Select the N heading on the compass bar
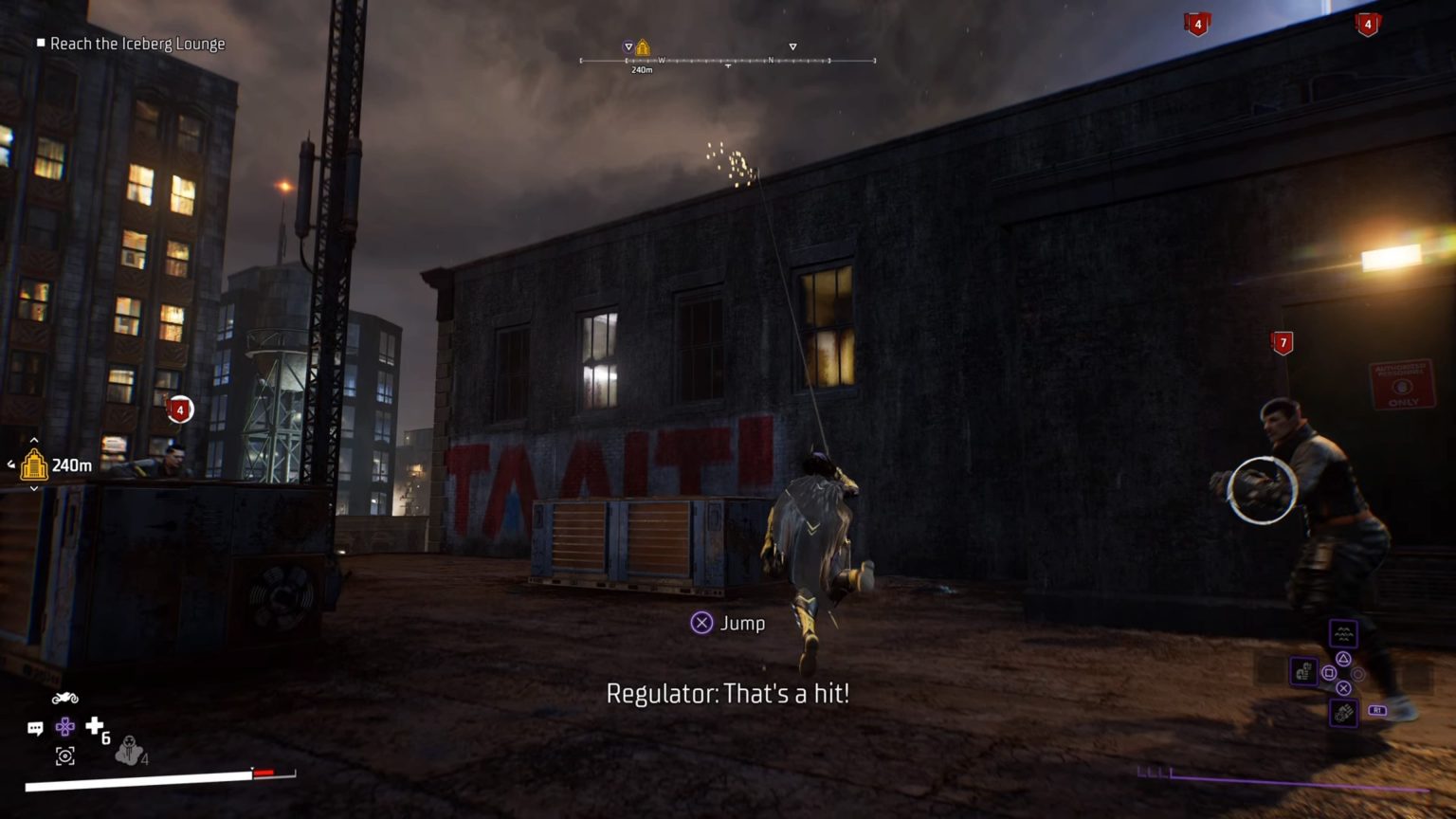The height and width of the screenshot is (819, 1456). [771, 59]
